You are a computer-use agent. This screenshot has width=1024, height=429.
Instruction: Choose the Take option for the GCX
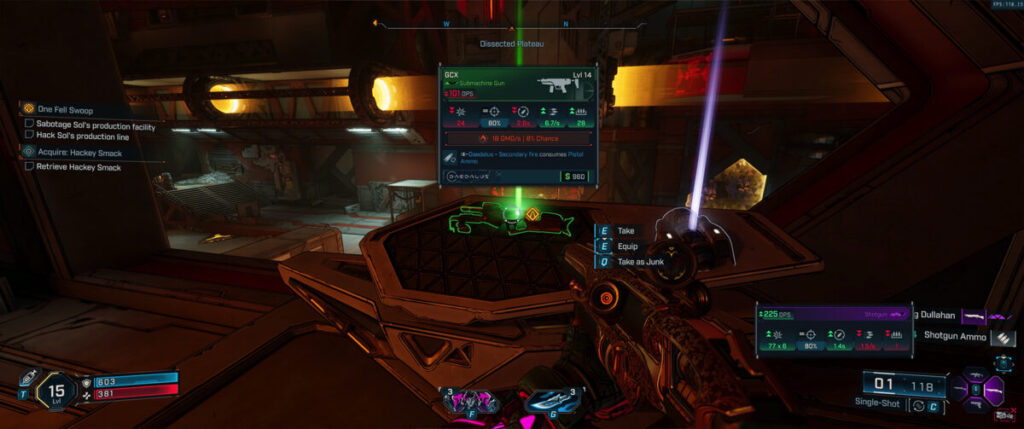click(x=625, y=230)
